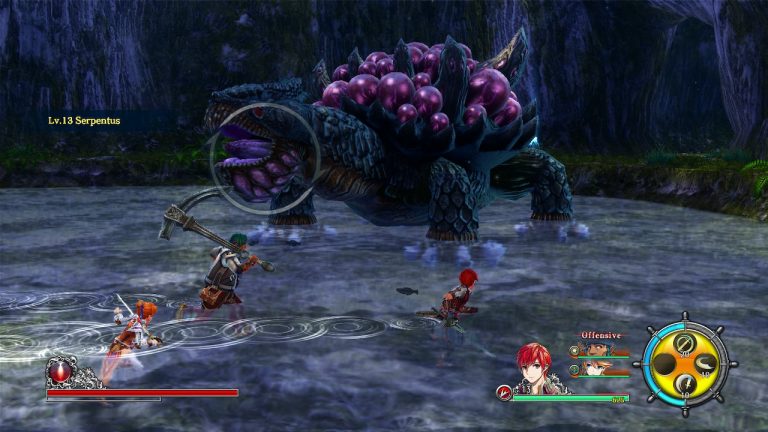Click the red attack-type icon beside Adol's health
The height and width of the screenshot is (432, 768).
coord(503,393)
